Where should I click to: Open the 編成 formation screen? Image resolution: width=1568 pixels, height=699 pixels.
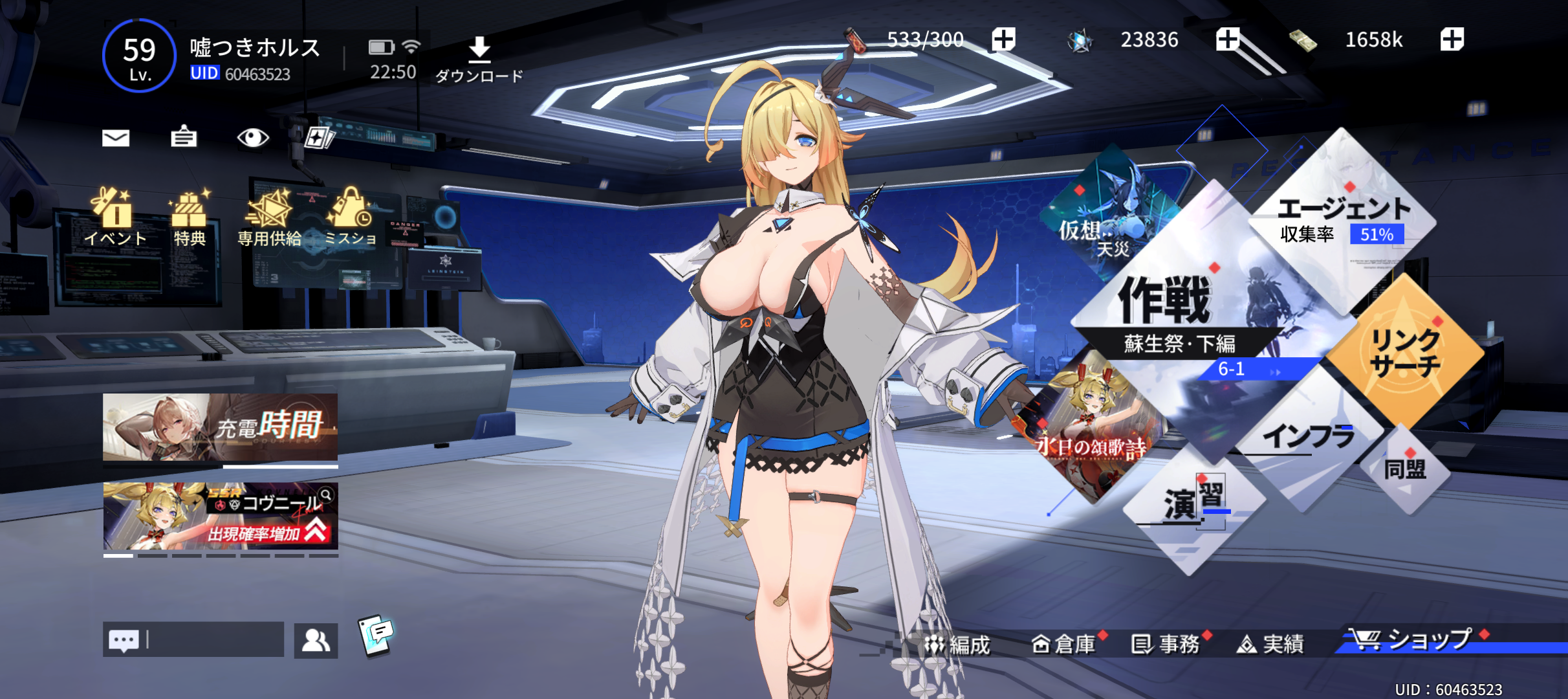click(957, 645)
